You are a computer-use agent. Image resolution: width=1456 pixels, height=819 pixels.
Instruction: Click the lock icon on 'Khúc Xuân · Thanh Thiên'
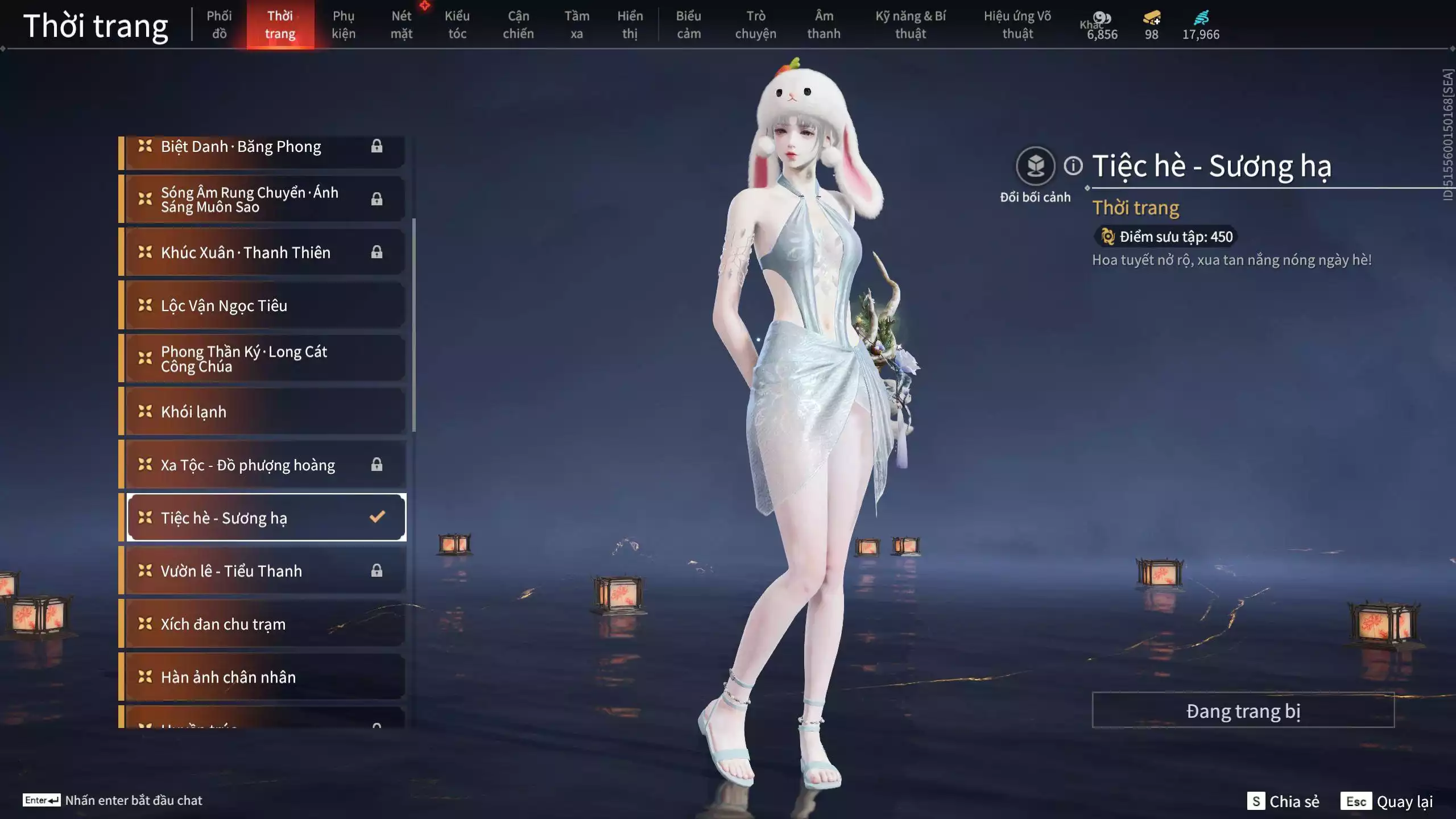(x=377, y=252)
